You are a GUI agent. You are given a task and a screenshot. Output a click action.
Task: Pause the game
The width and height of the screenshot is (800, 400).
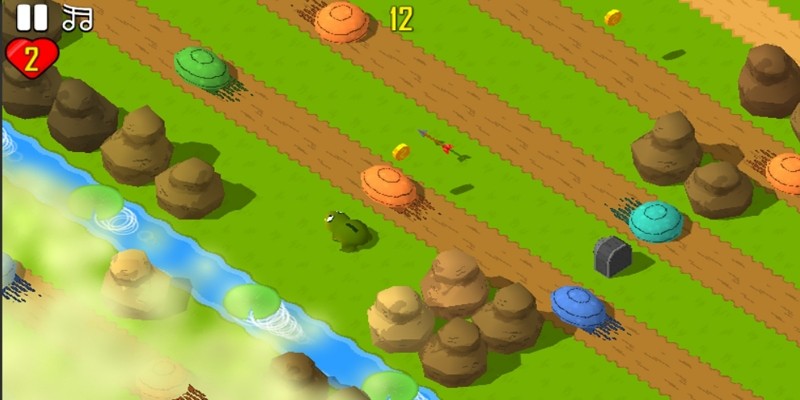point(32,17)
